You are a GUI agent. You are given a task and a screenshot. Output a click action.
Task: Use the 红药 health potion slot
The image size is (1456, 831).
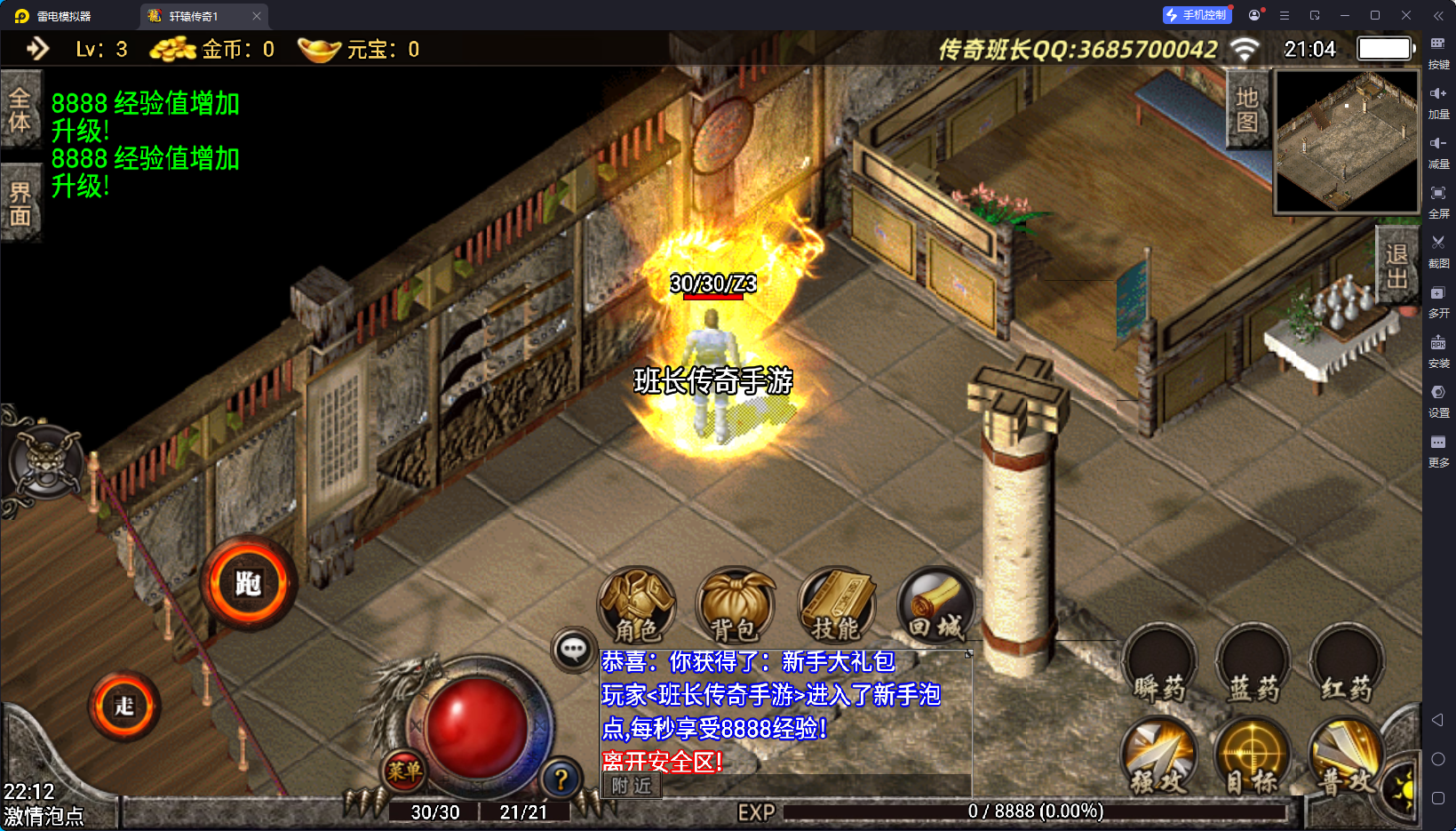point(1347,667)
